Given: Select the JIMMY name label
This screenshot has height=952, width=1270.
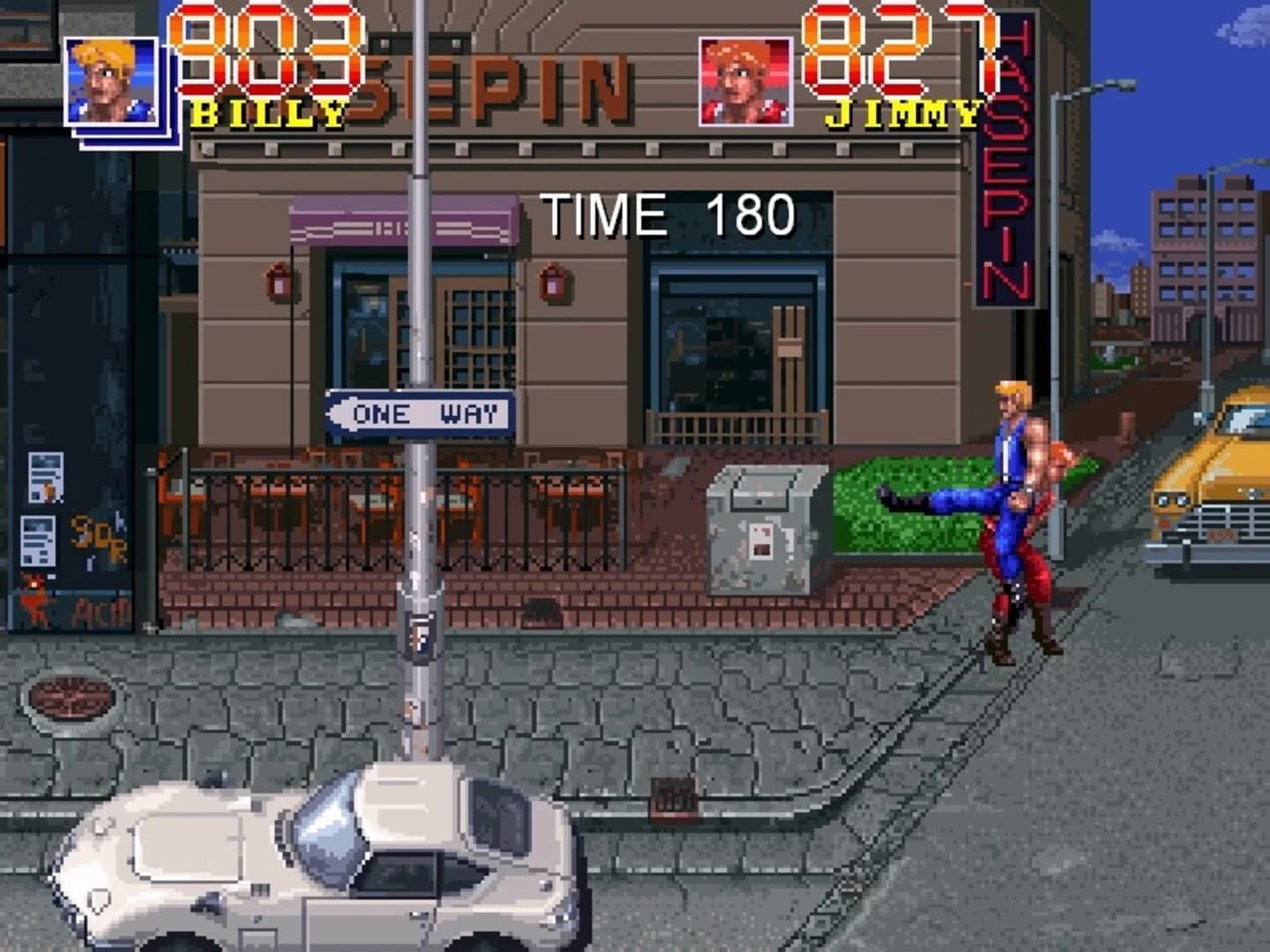Looking at the screenshot, I should 901,113.
